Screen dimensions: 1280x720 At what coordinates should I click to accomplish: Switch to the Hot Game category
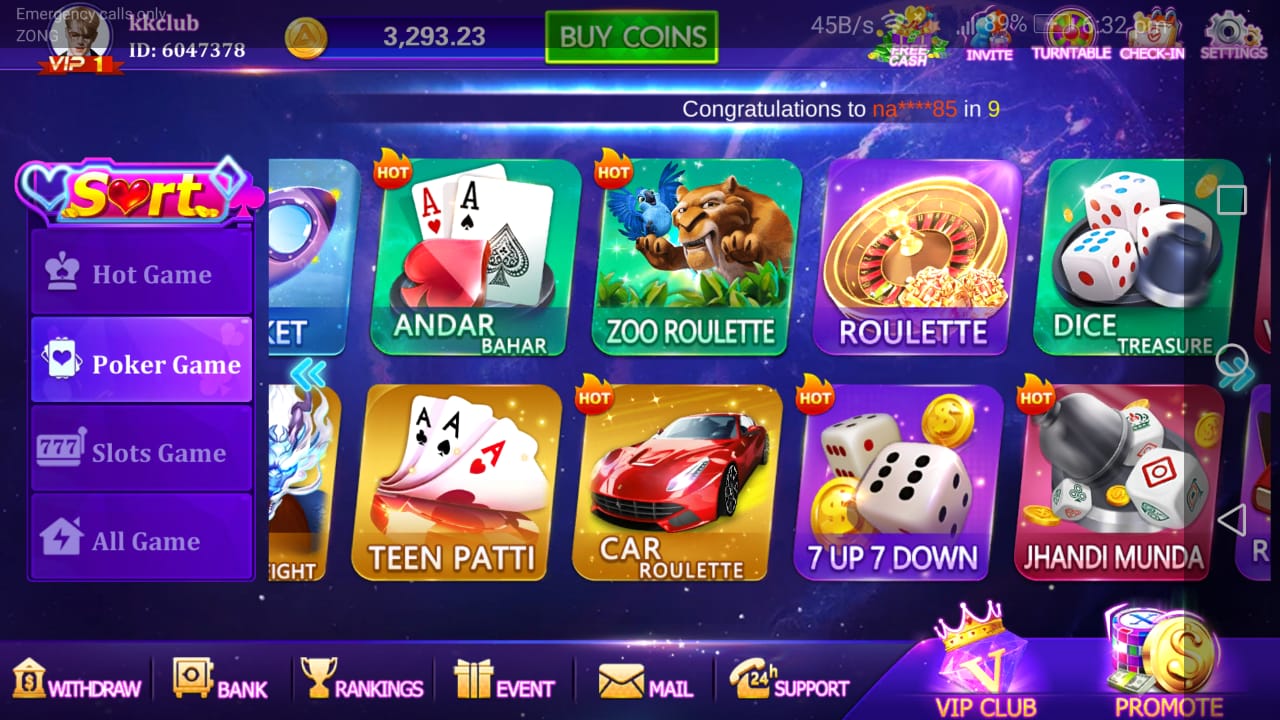141,273
